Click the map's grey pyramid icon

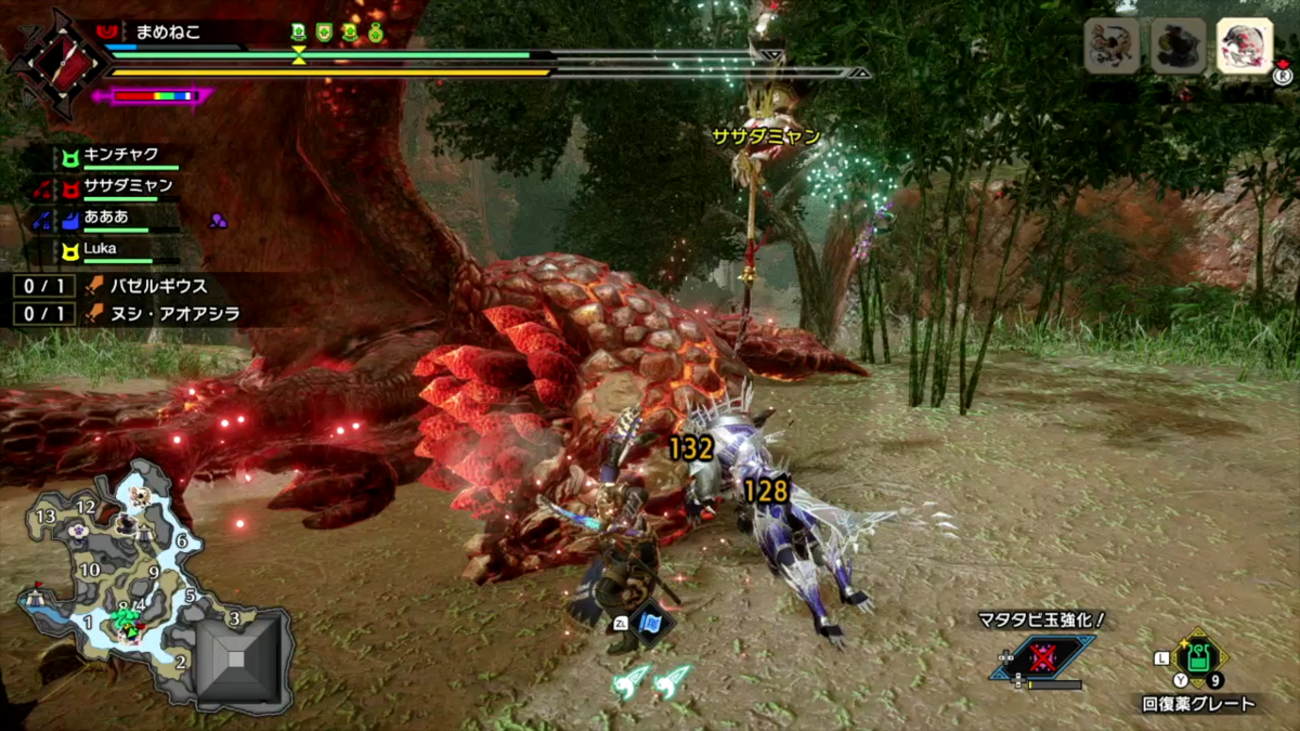click(x=236, y=658)
